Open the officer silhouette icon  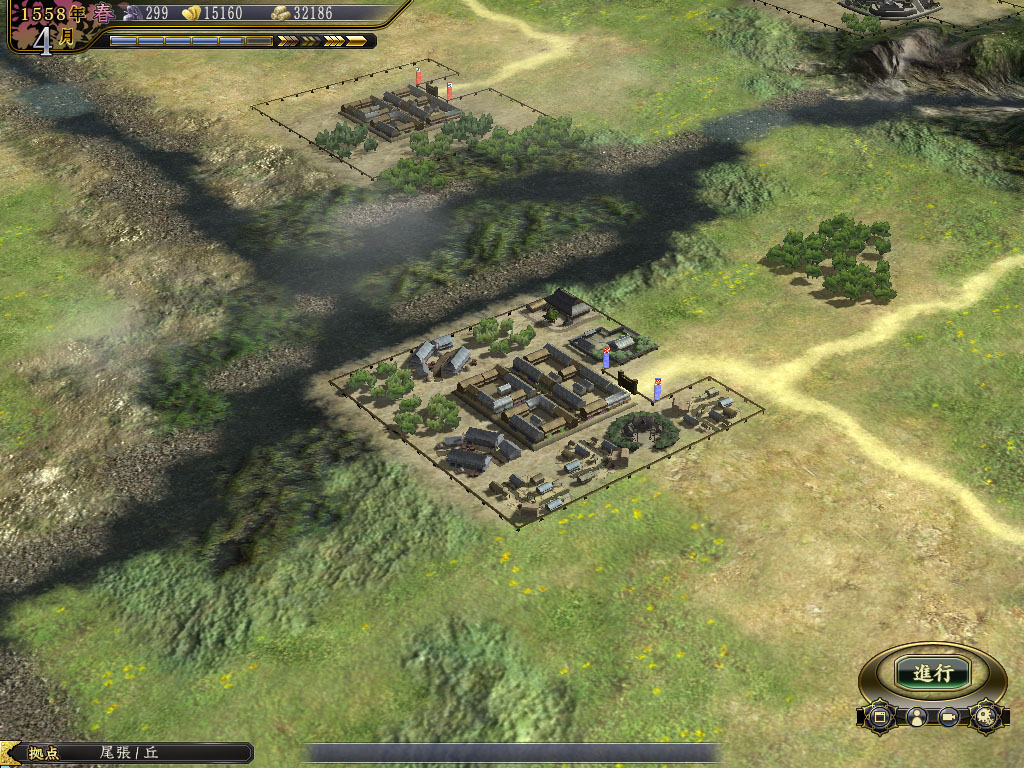click(x=915, y=717)
